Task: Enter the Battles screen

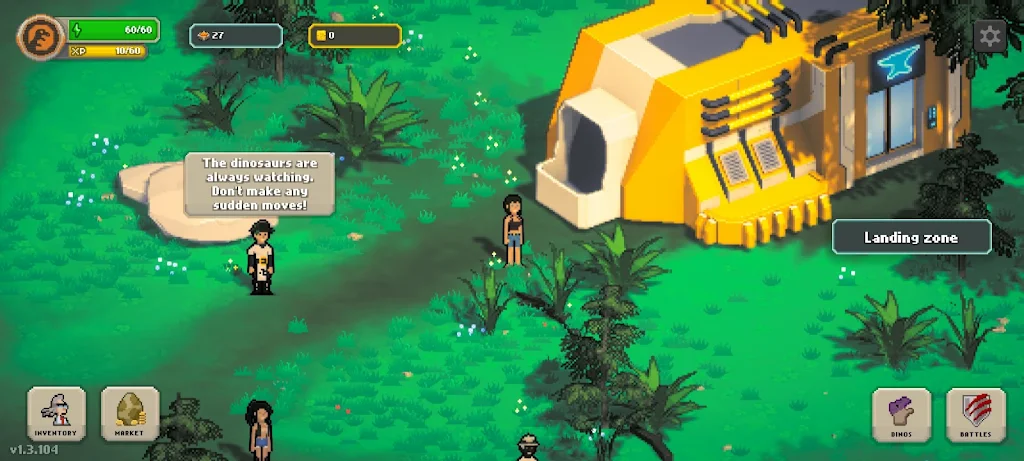Action: (975, 414)
